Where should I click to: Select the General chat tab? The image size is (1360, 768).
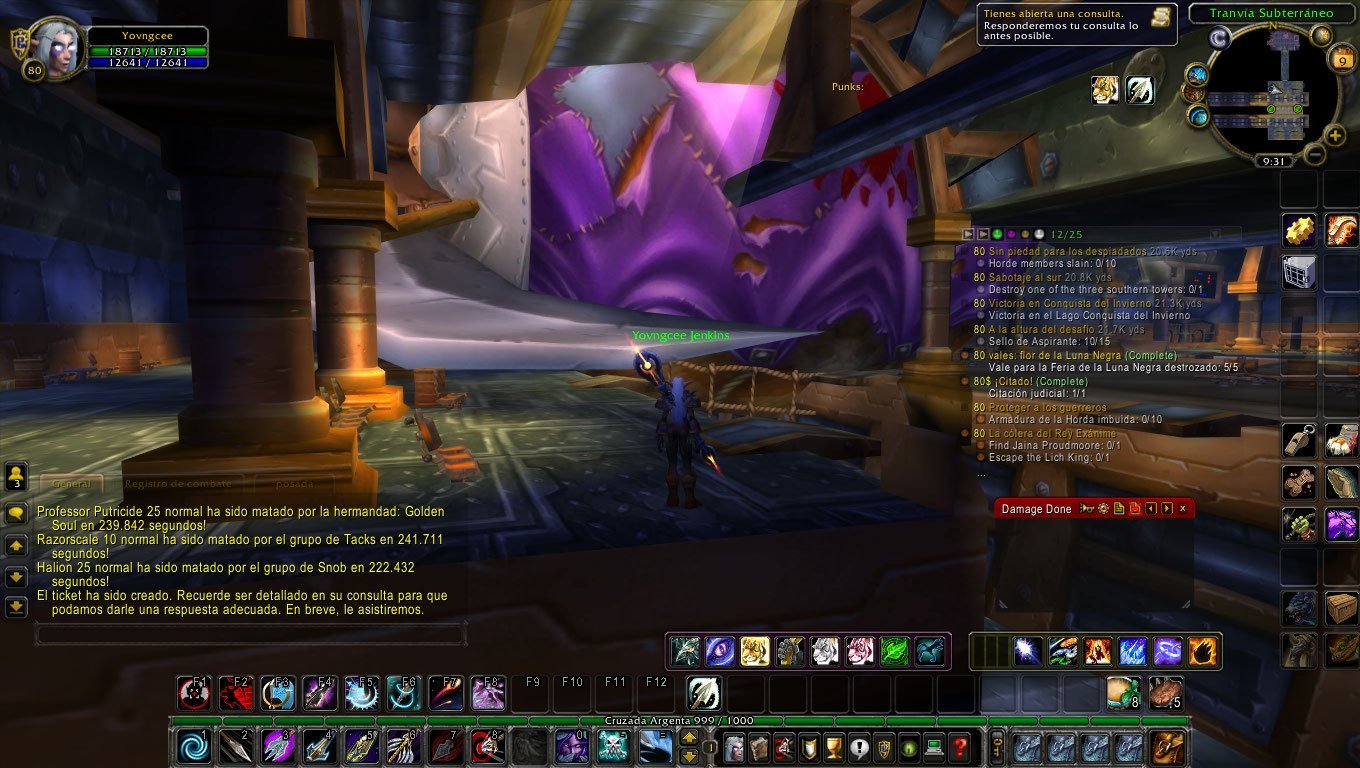71,484
